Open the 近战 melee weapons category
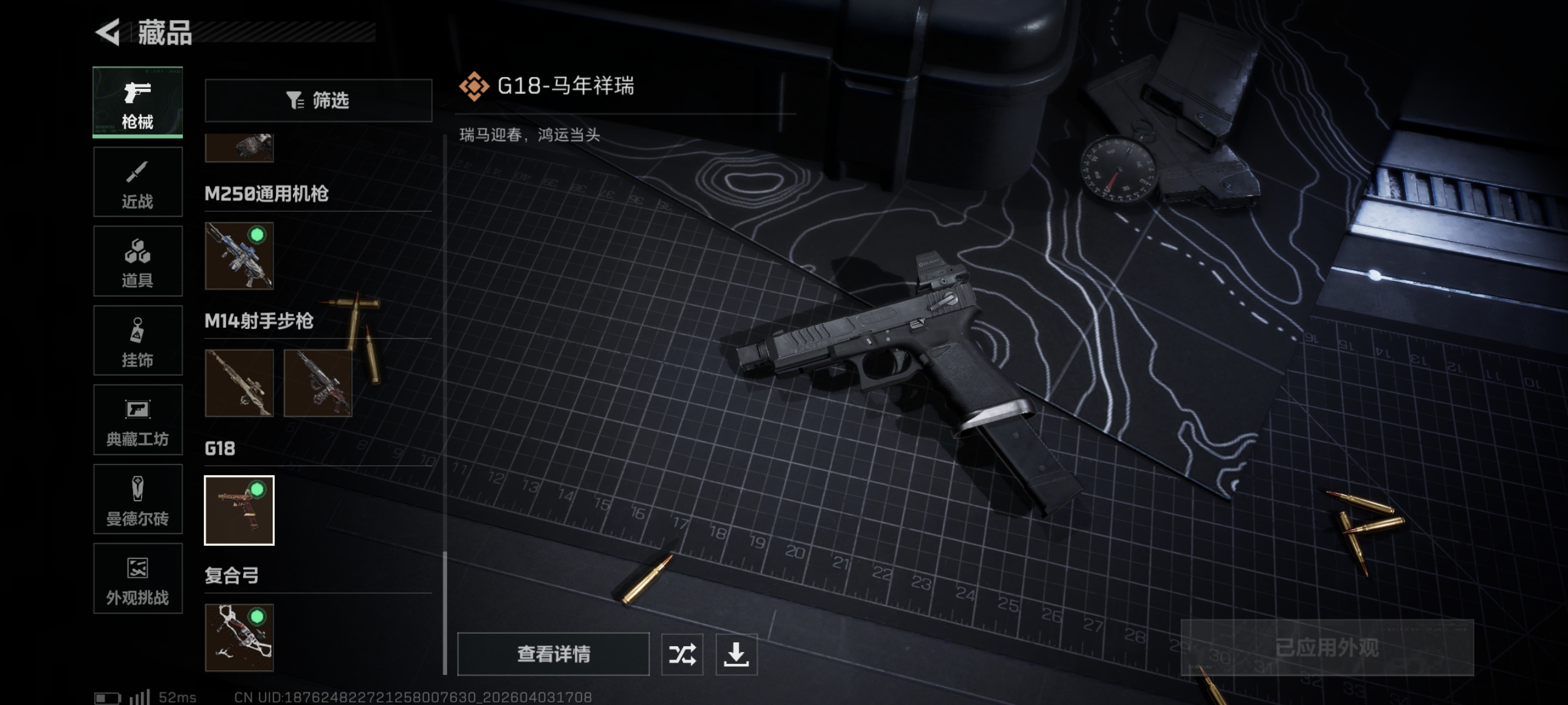Viewport: 1568px width, 705px height. (x=137, y=182)
